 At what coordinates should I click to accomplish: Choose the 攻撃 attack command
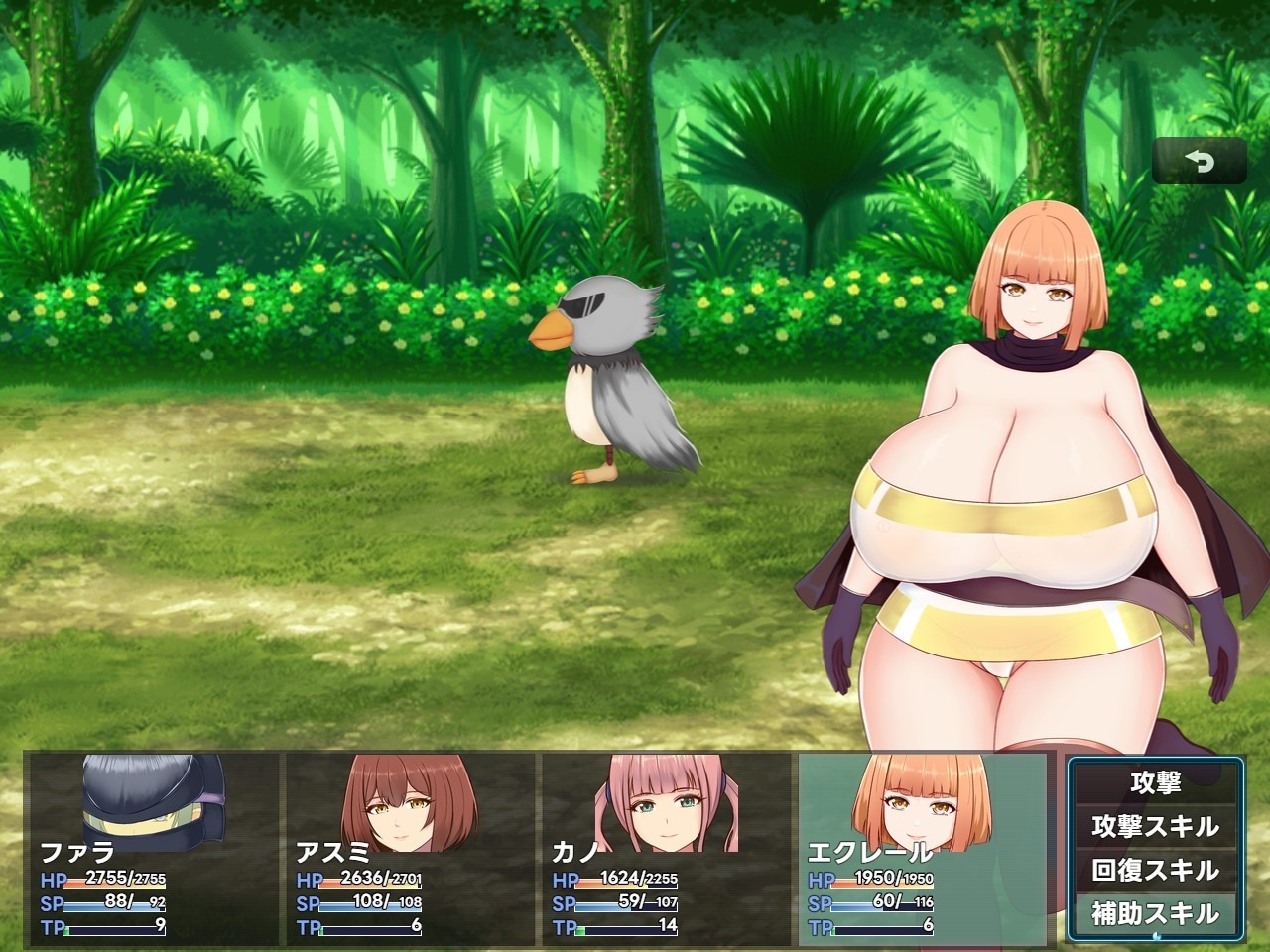coord(1155,782)
